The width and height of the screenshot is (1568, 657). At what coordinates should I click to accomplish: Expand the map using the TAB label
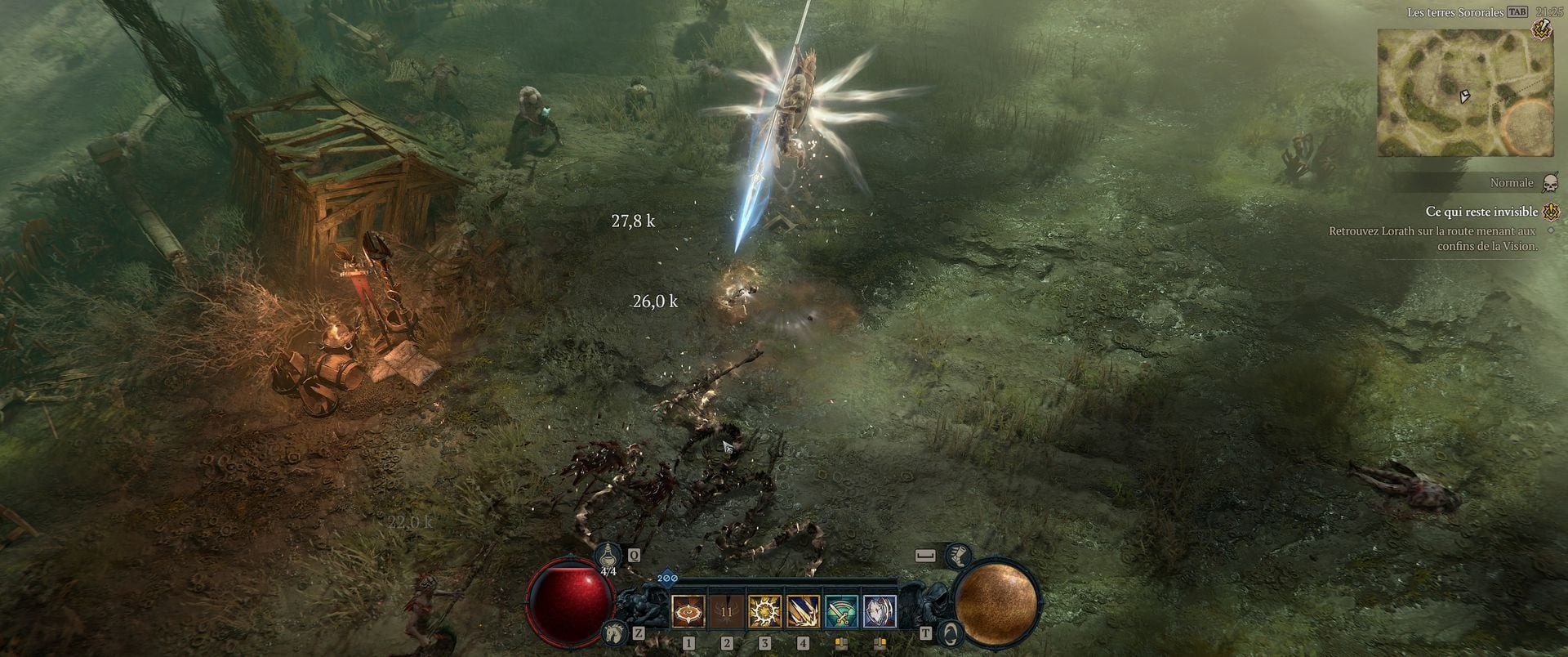click(1518, 12)
